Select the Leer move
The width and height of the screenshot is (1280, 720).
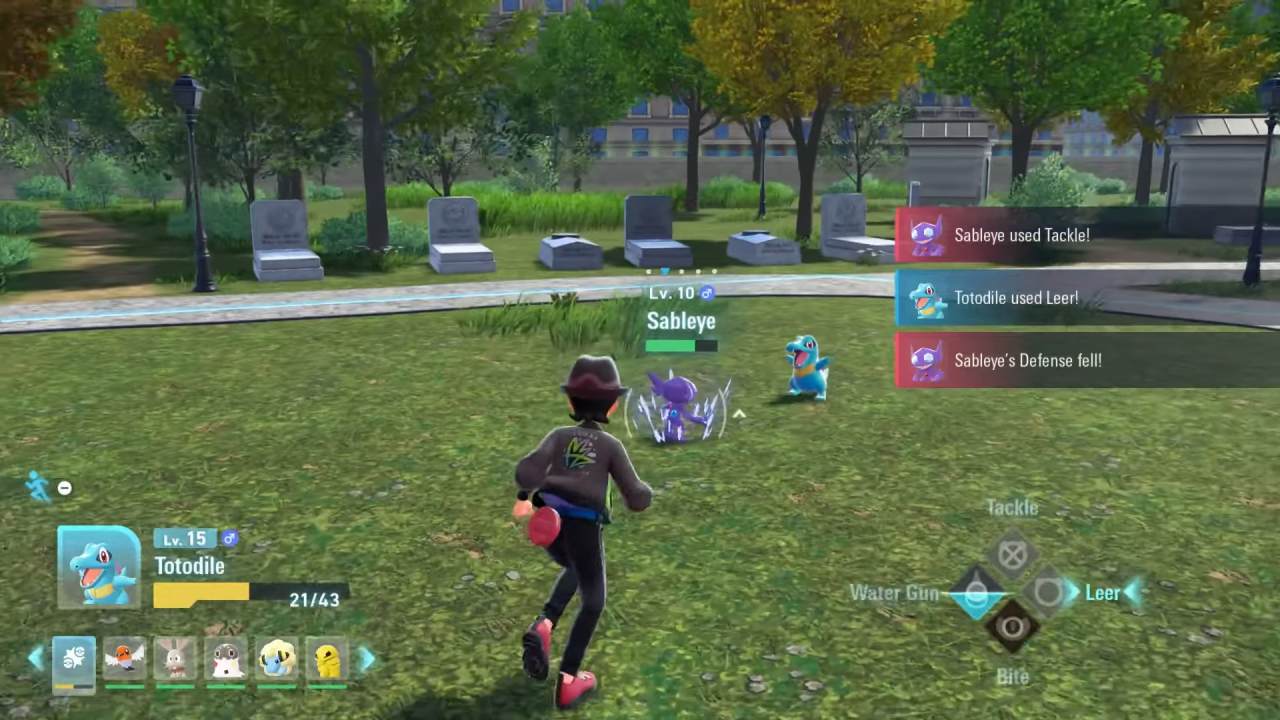tap(1048, 593)
